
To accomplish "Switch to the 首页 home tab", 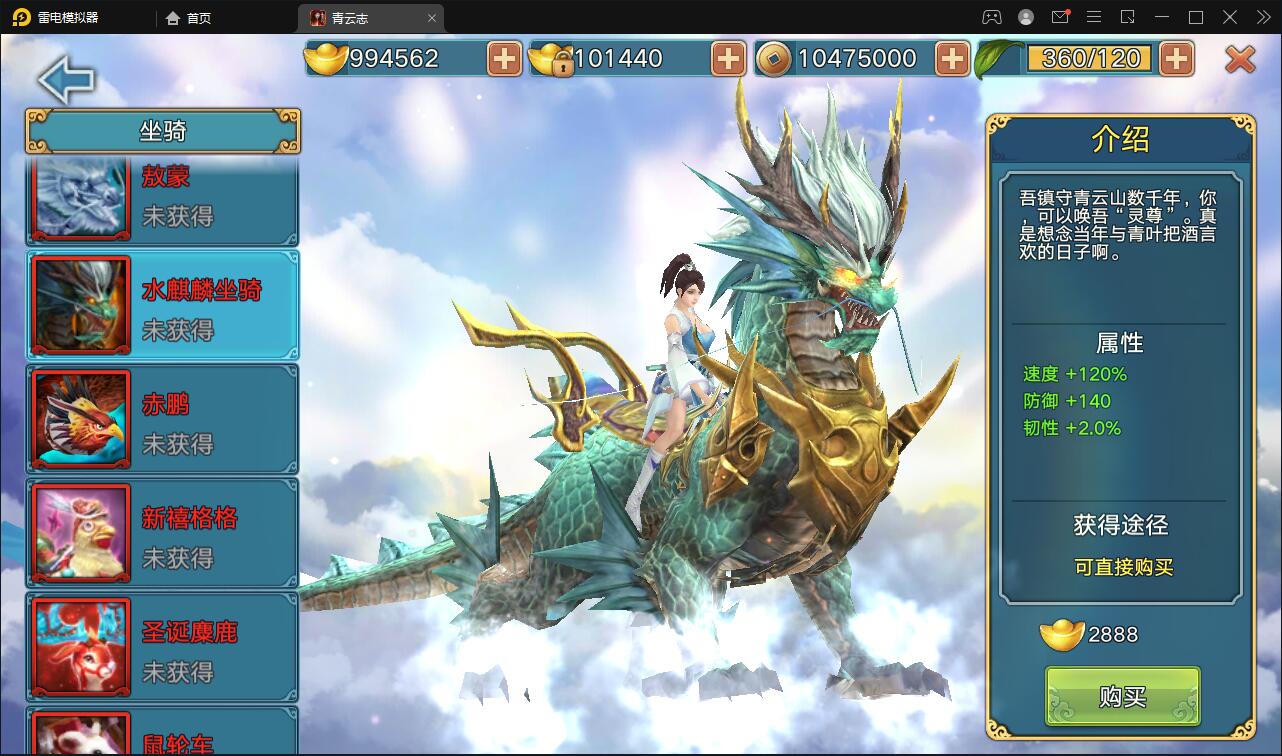I will [189, 18].
